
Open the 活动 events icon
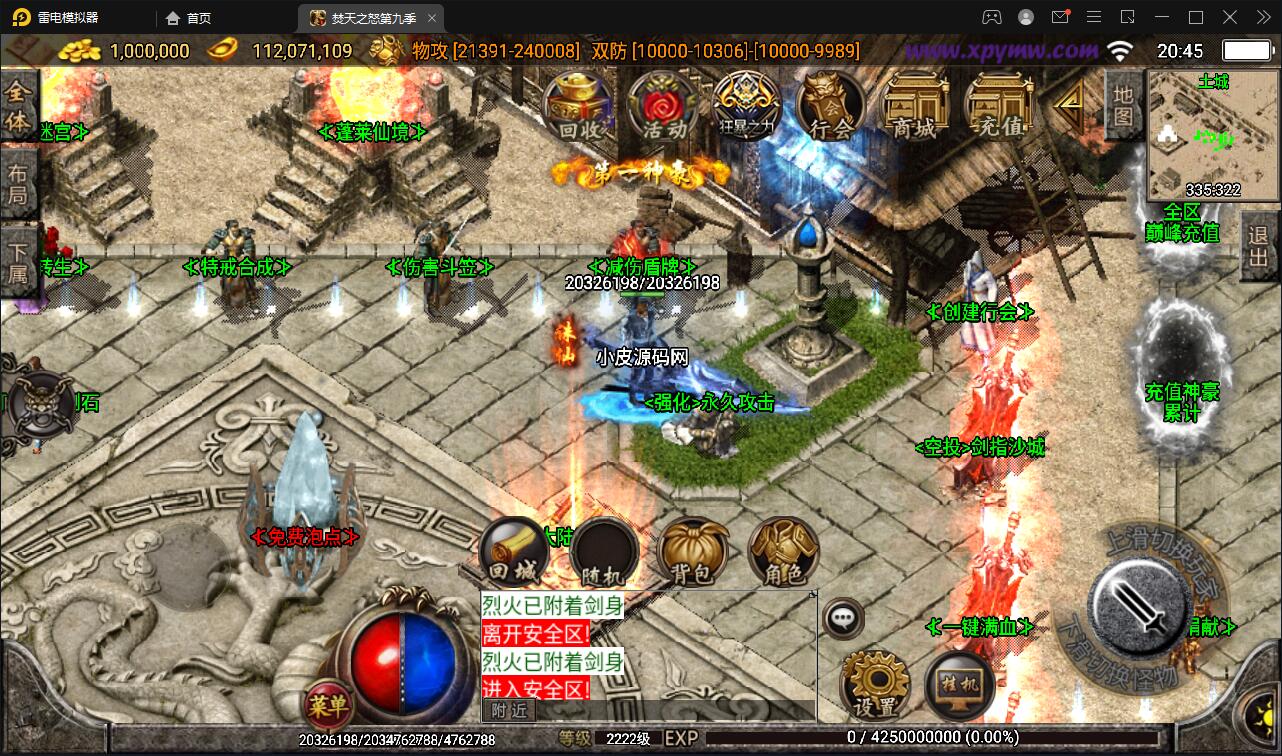(663, 106)
